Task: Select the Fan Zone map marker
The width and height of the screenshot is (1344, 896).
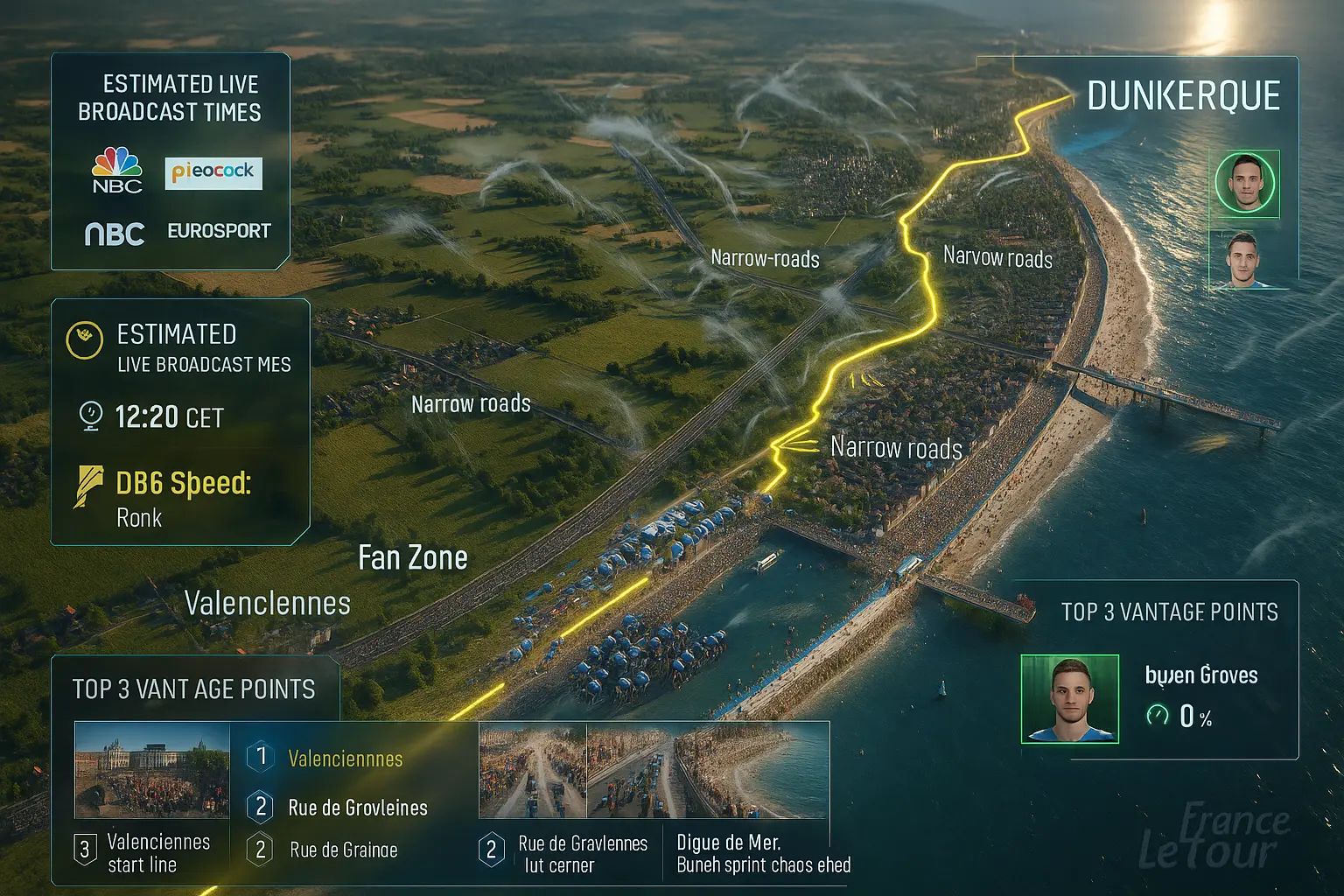Action: point(413,558)
